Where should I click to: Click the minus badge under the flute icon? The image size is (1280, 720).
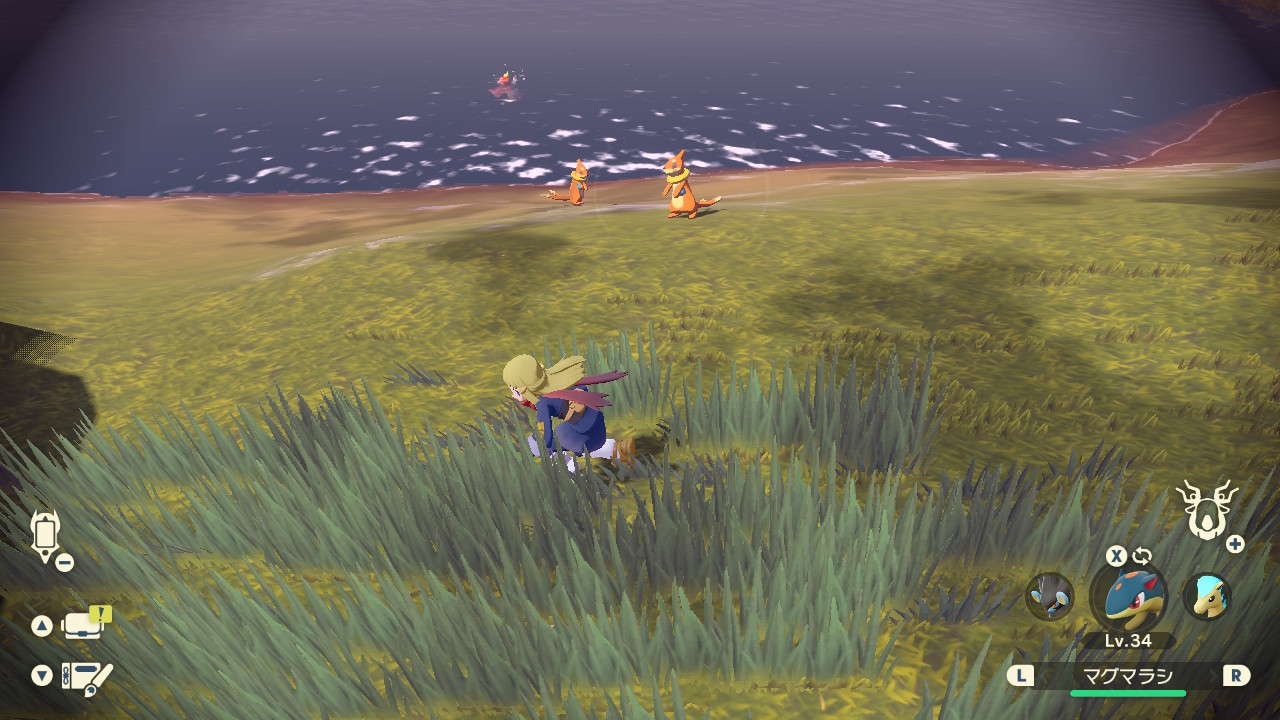click(66, 562)
